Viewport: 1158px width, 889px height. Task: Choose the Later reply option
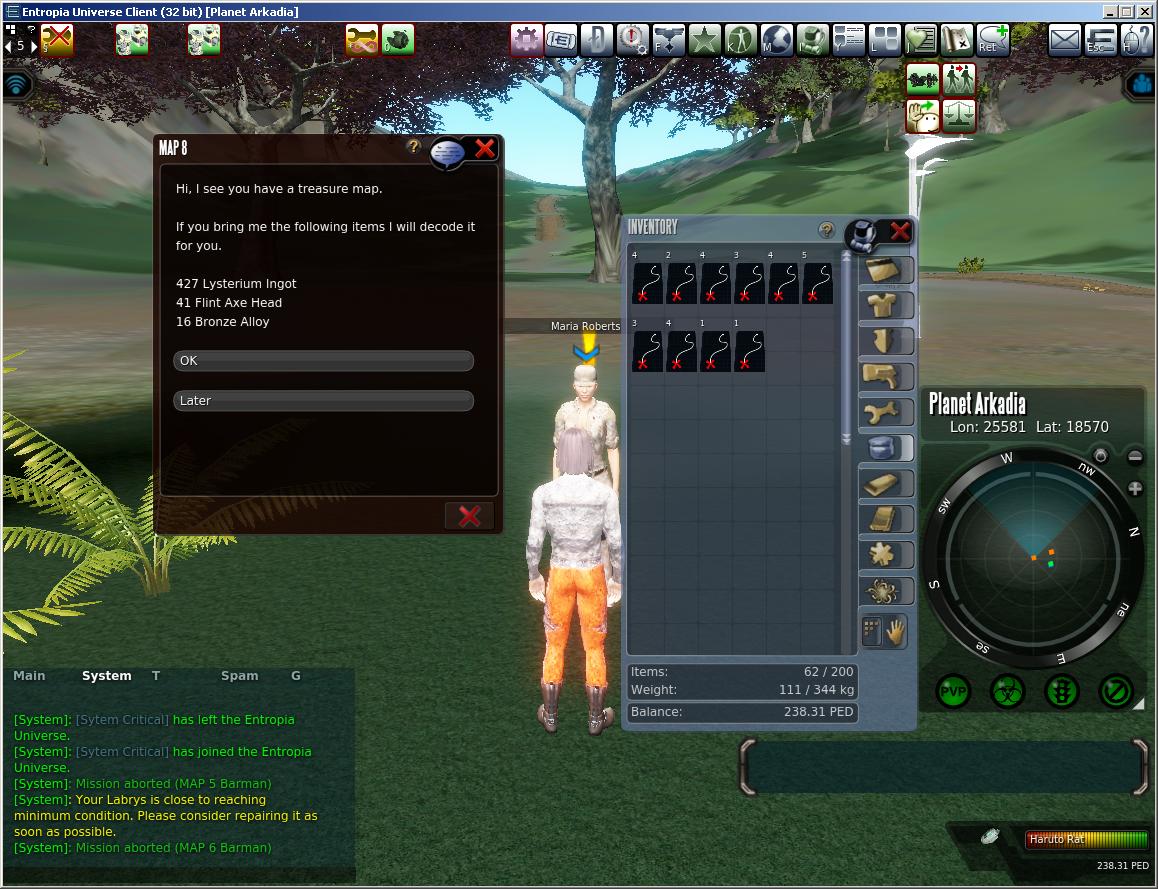pyautogui.click(x=323, y=401)
